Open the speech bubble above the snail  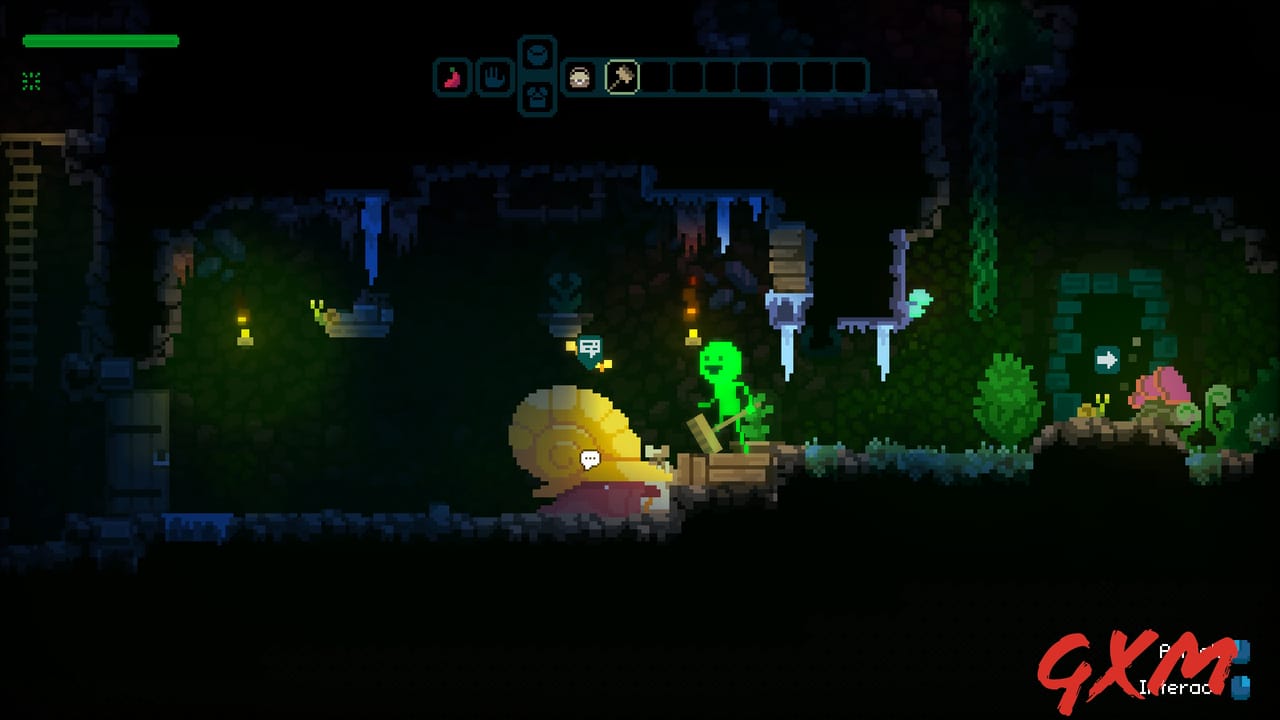pyautogui.click(x=590, y=459)
